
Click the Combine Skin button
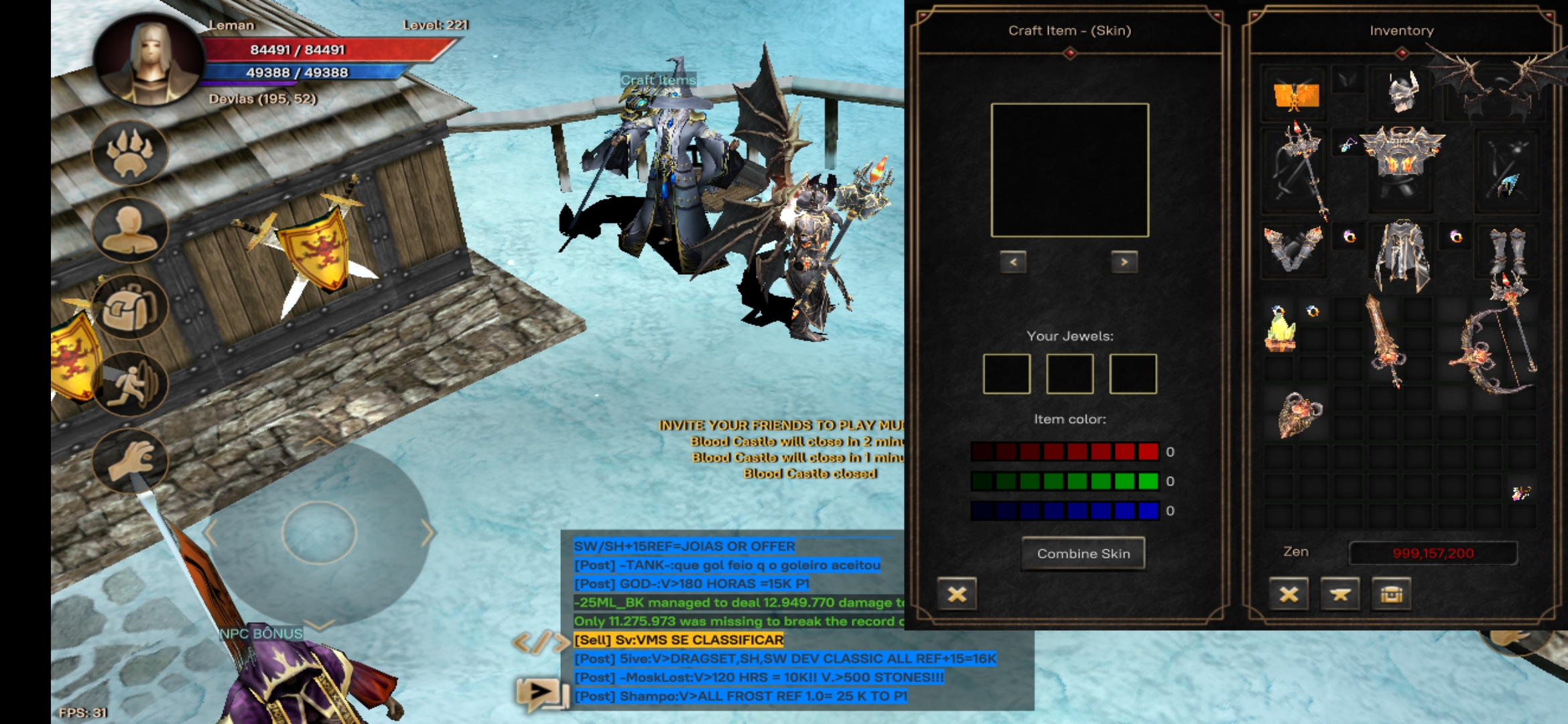(1083, 554)
